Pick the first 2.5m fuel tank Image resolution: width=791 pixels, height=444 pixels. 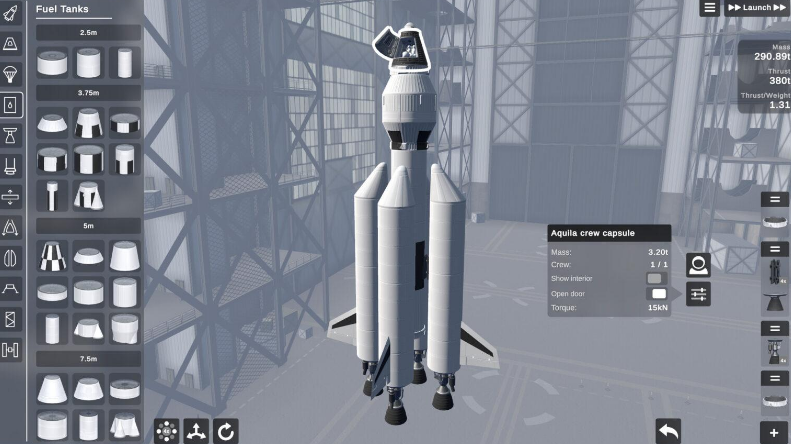tap(53, 63)
